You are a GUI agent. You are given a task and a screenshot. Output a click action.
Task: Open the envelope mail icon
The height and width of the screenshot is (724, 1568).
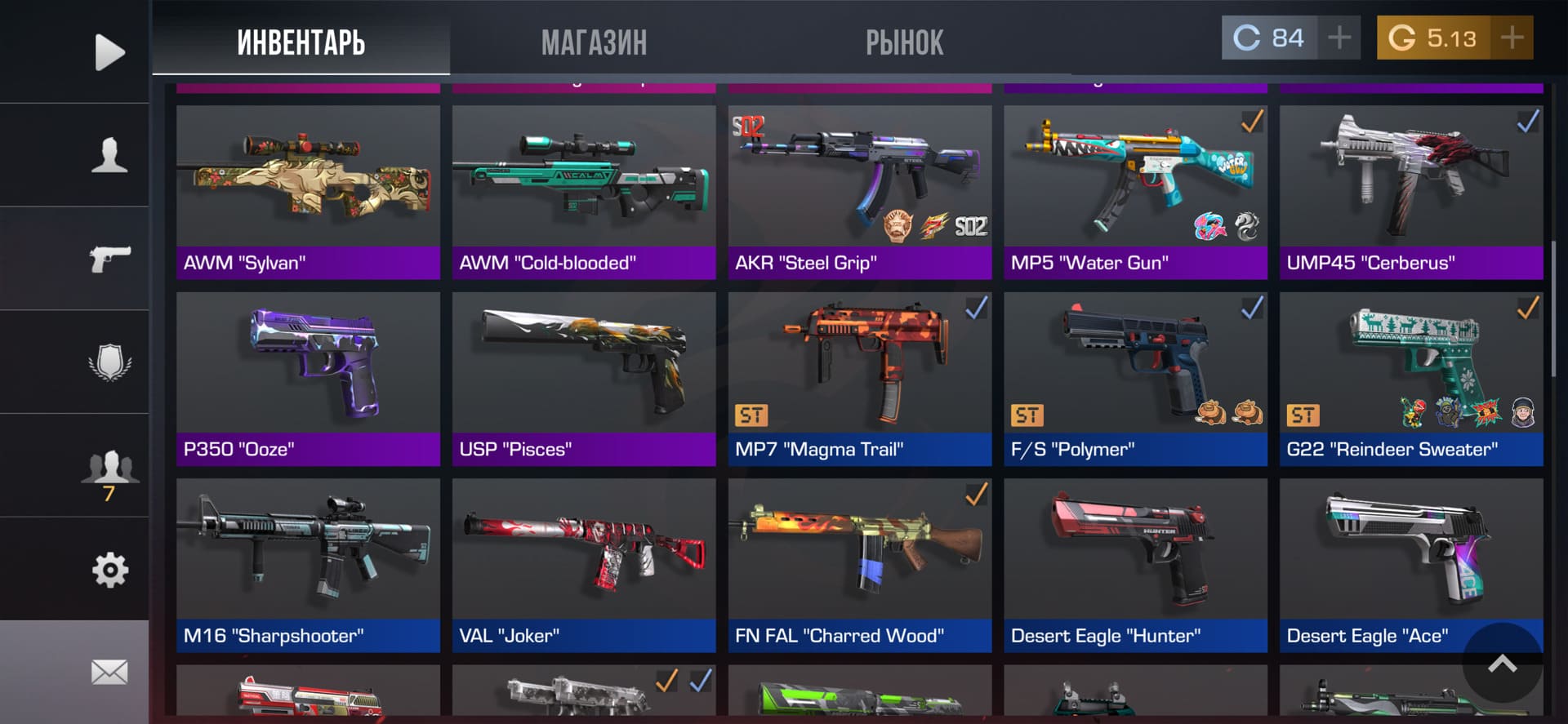(x=109, y=673)
